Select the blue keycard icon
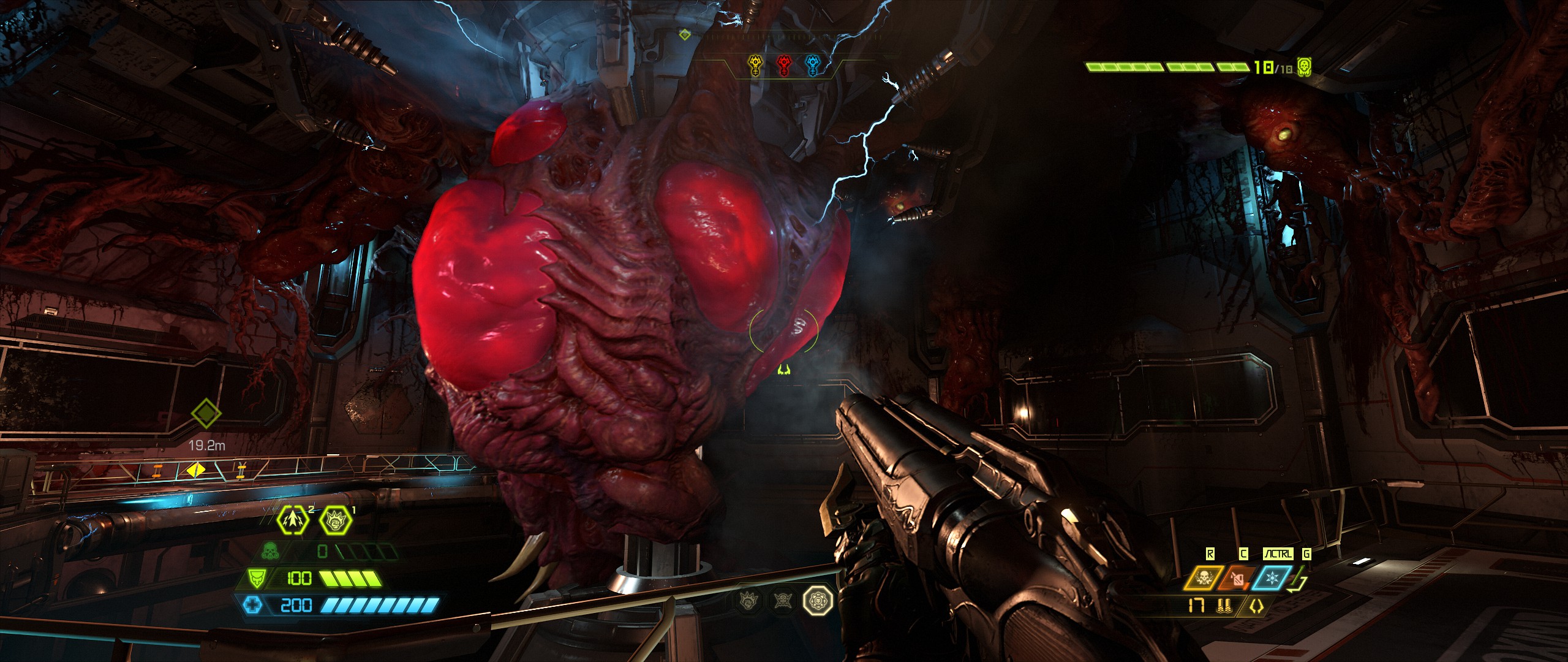Image resolution: width=1568 pixels, height=662 pixels. click(813, 65)
